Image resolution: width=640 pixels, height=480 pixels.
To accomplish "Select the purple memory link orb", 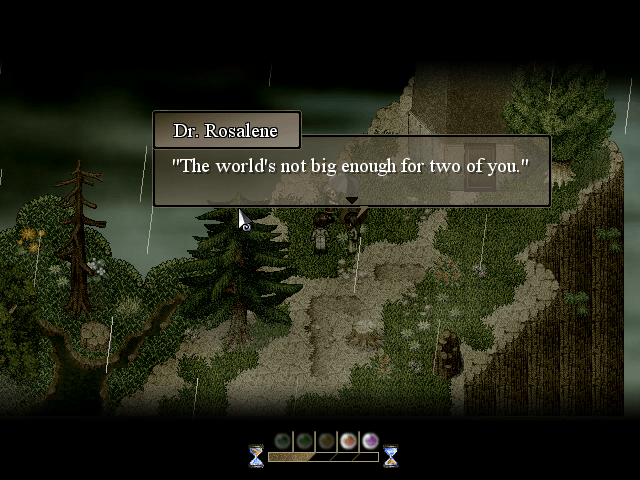I will pos(370,440).
